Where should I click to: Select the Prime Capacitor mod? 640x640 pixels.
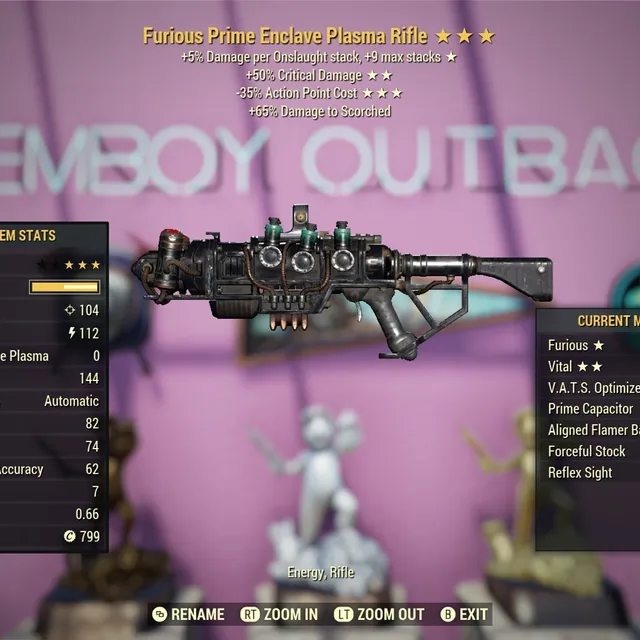pos(591,408)
